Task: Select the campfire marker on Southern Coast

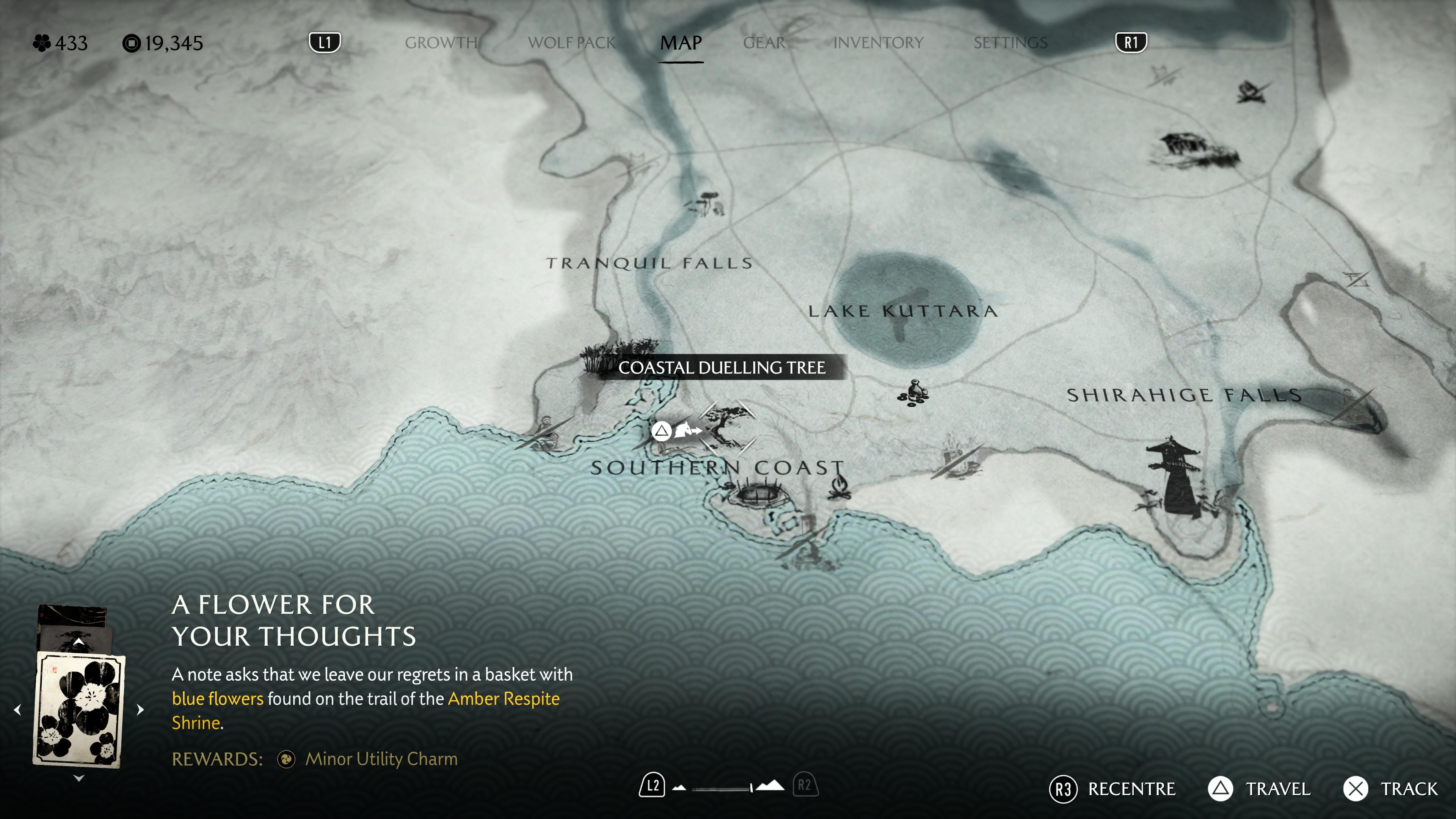Action: [x=839, y=487]
